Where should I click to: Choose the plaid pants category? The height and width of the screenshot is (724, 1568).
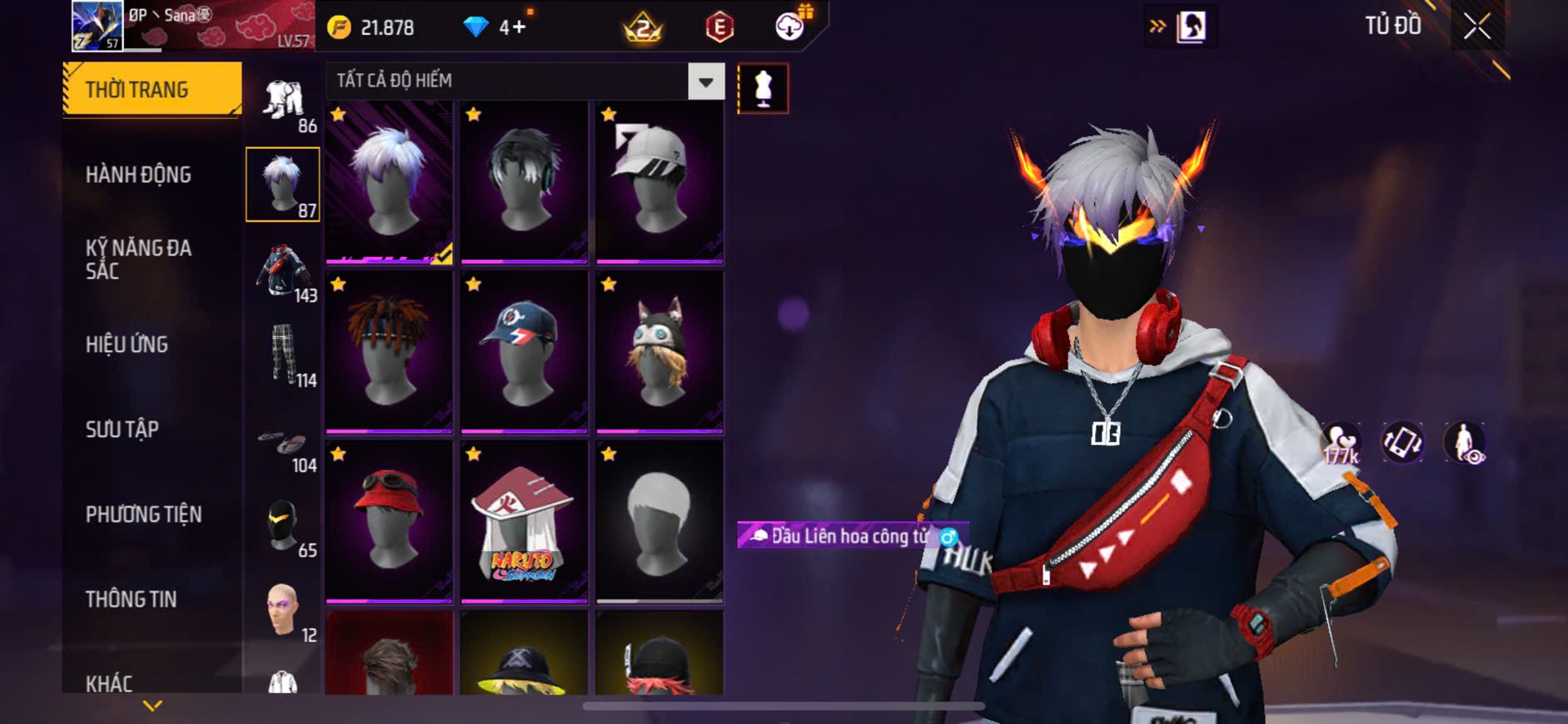(x=283, y=356)
